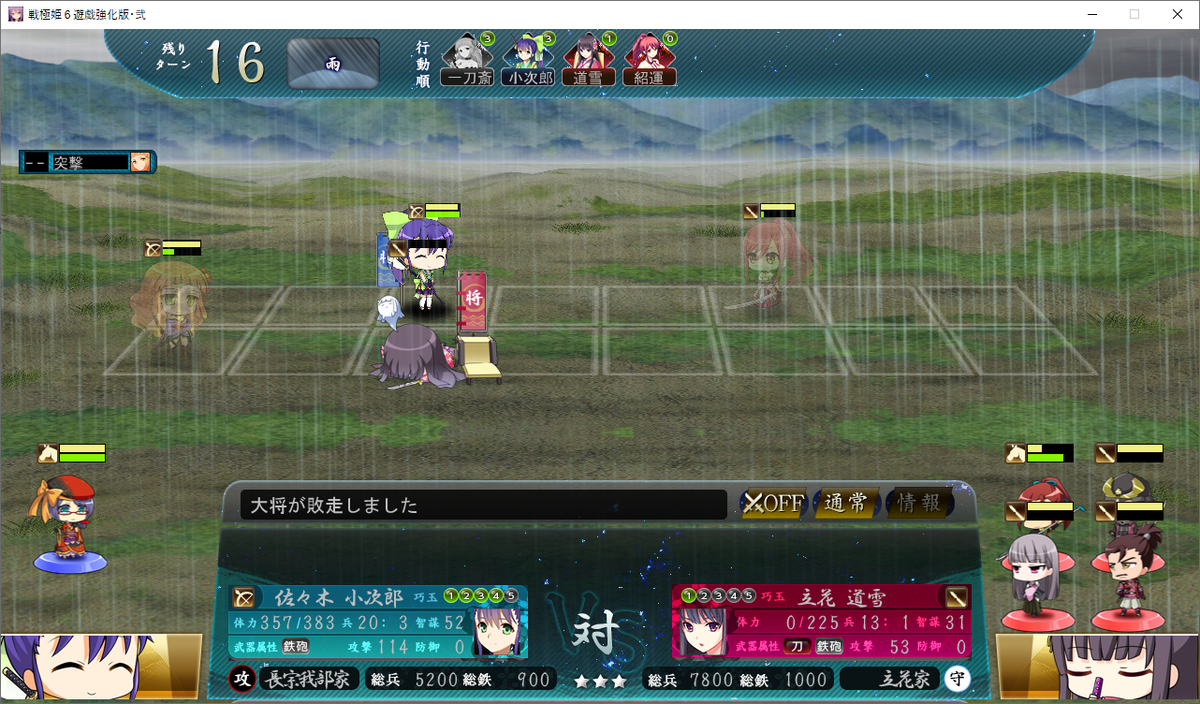Click the 通常 speed button
The width and height of the screenshot is (1200, 704).
(x=846, y=503)
